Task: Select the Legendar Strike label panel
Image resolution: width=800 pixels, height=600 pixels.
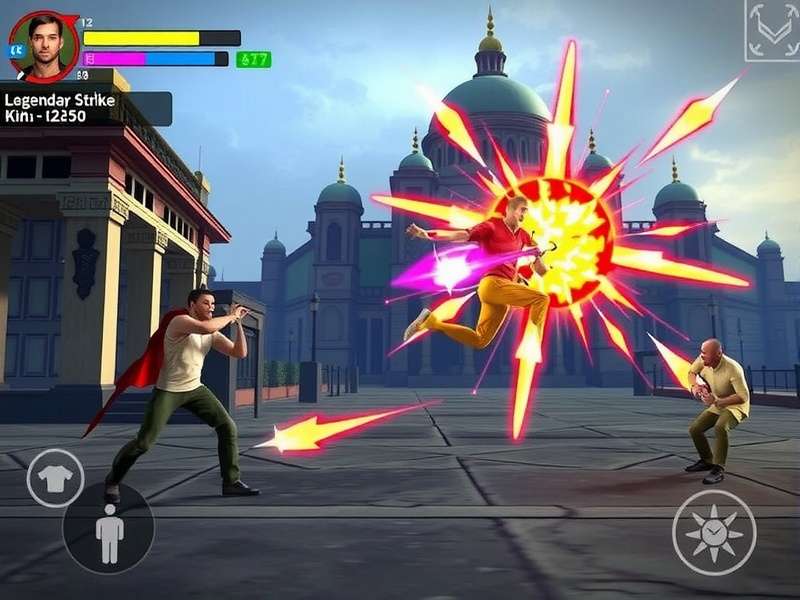Action: pos(85,108)
